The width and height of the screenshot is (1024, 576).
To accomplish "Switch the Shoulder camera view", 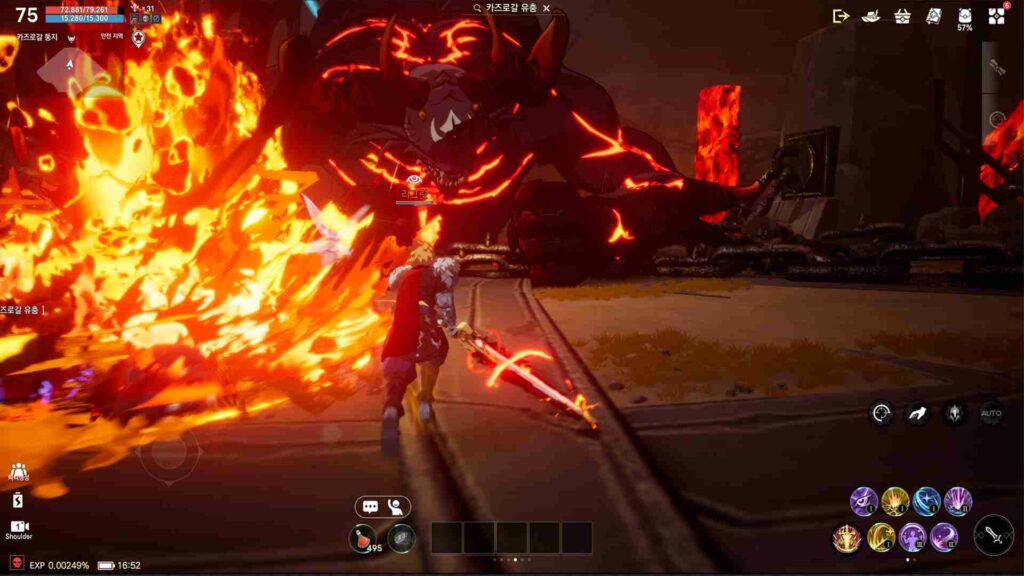I will [x=18, y=529].
